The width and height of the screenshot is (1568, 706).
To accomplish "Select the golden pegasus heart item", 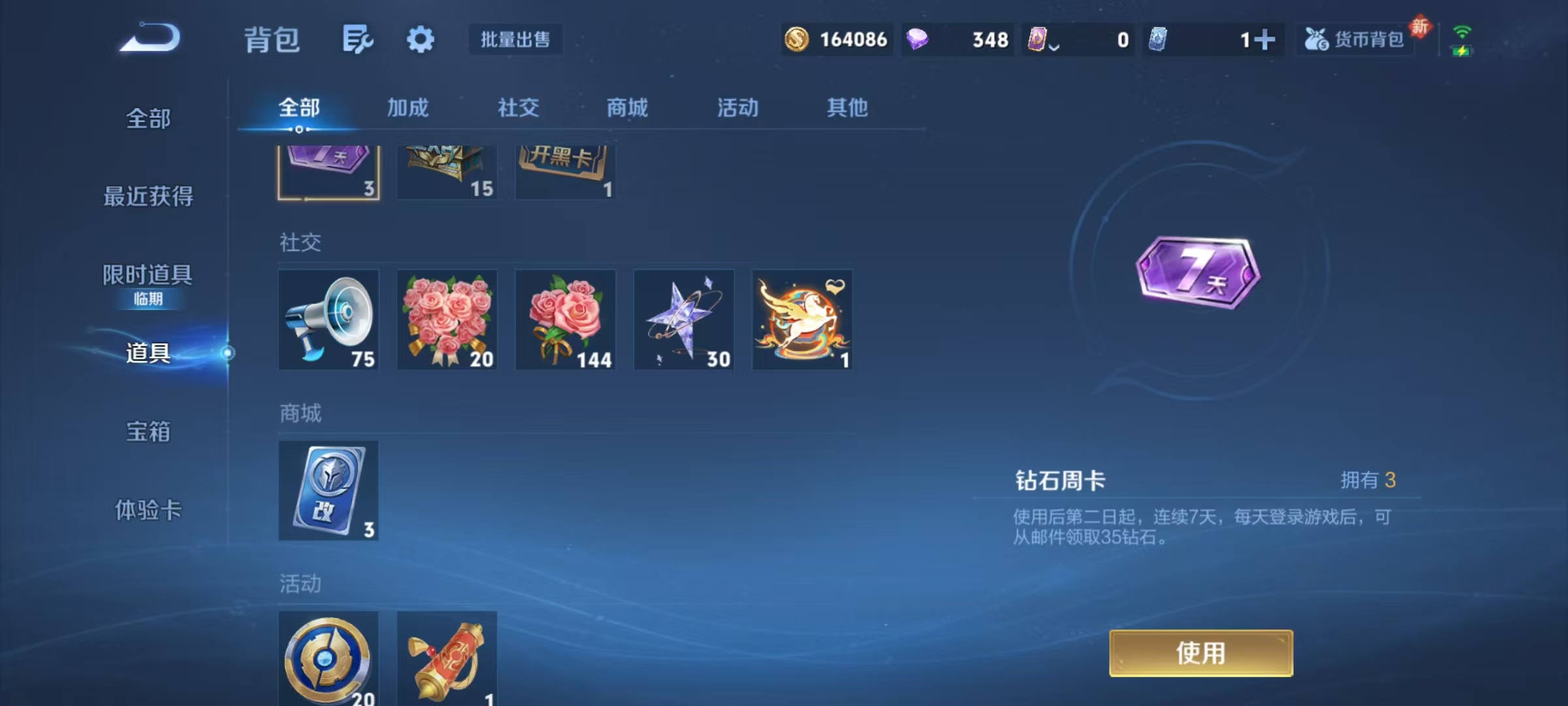I will [x=802, y=320].
